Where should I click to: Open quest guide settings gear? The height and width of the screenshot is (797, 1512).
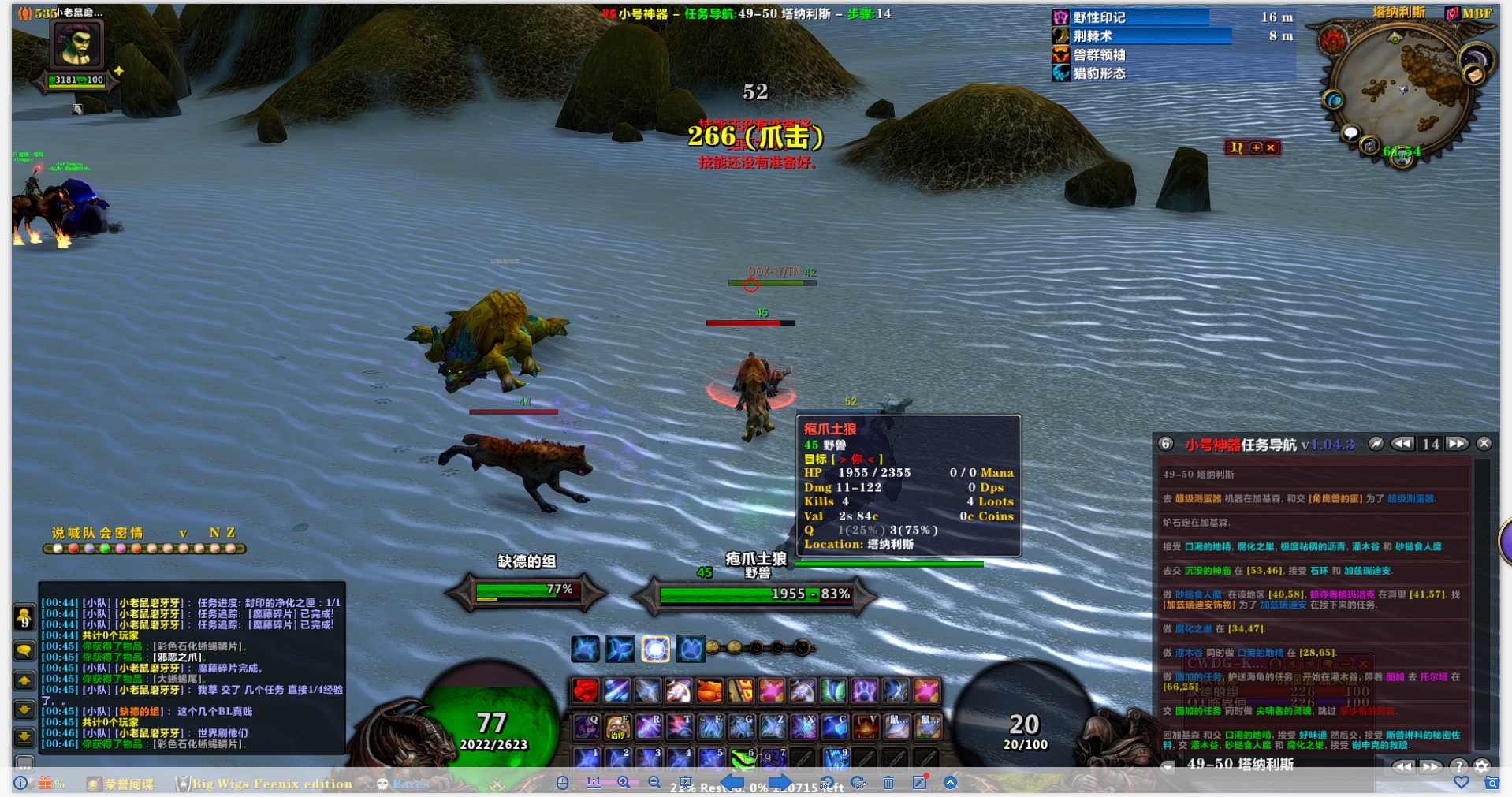pyautogui.click(x=1482, y=766)
